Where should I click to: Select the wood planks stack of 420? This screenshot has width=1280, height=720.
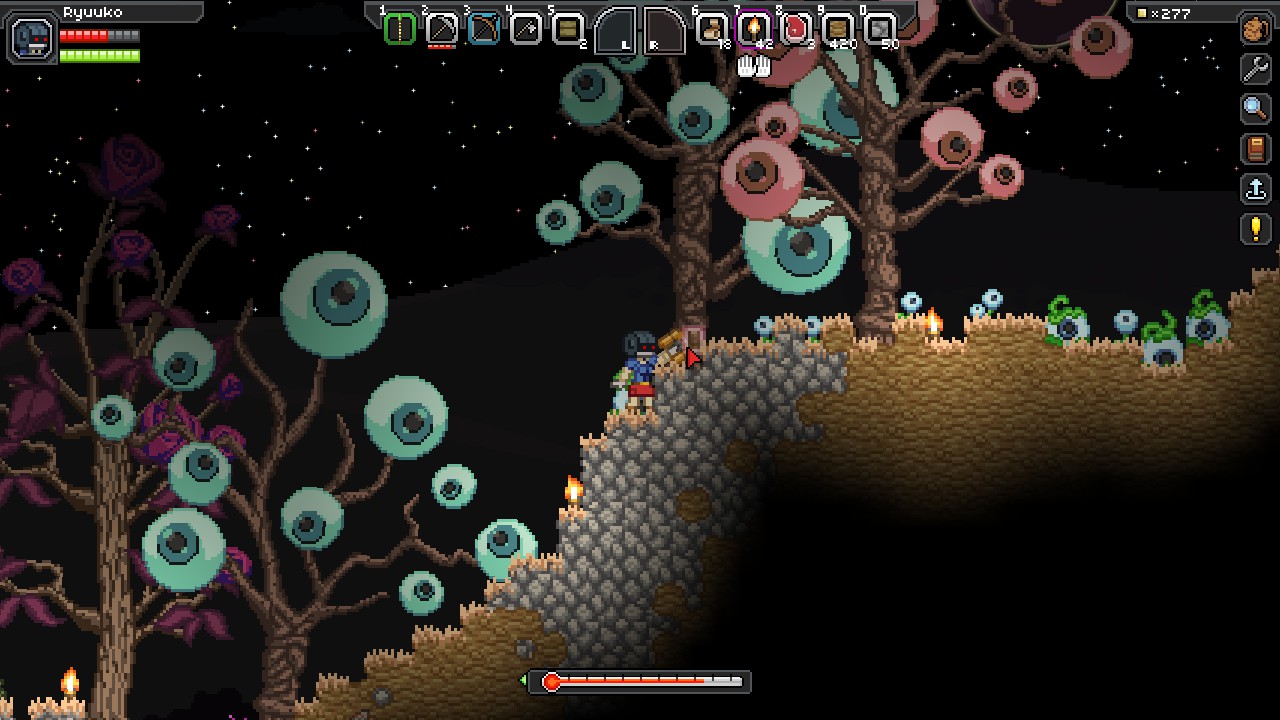click(x=837, y=29)
